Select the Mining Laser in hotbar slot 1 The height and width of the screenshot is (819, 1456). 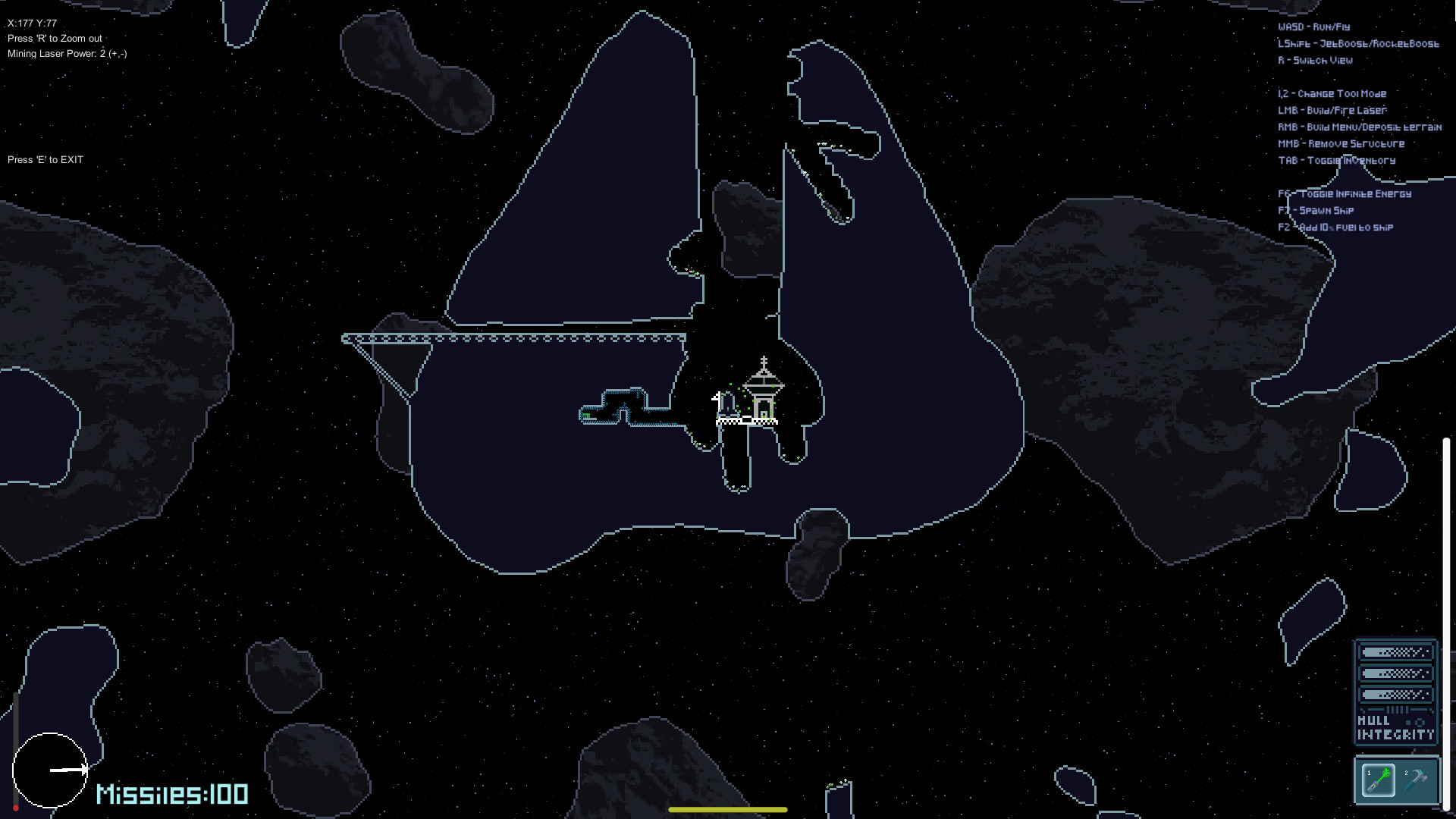[1378, 780]
